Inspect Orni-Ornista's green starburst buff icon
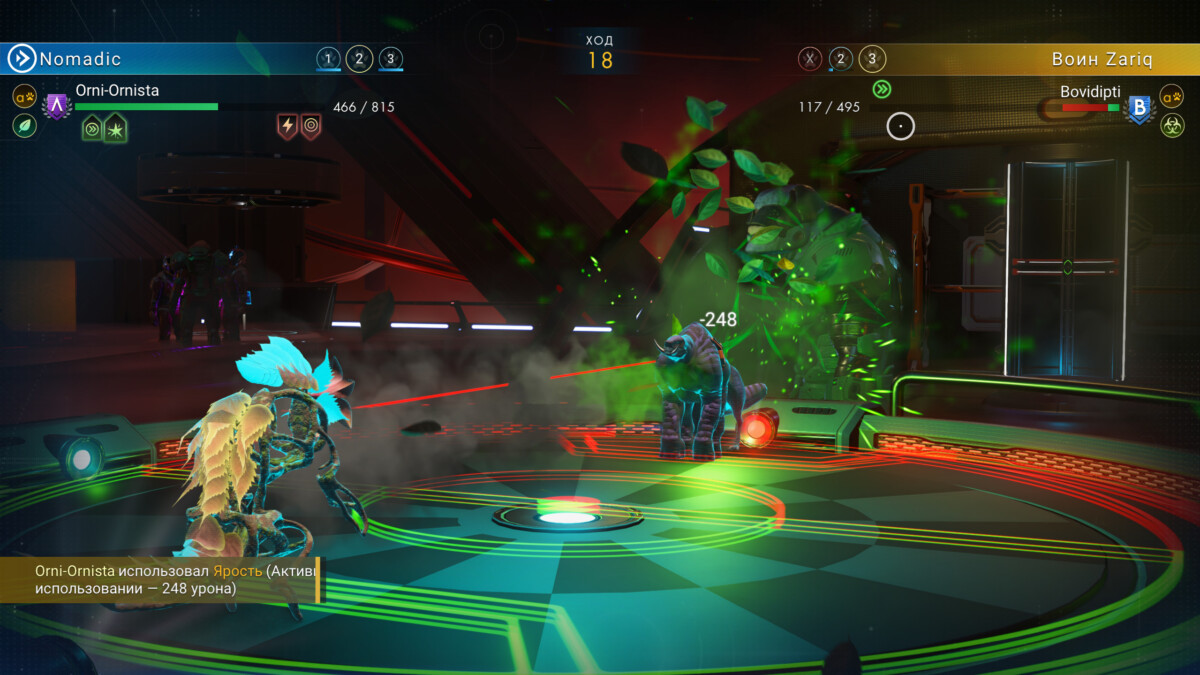This screenshot has width=1200, height=675. tap(115, 128)
